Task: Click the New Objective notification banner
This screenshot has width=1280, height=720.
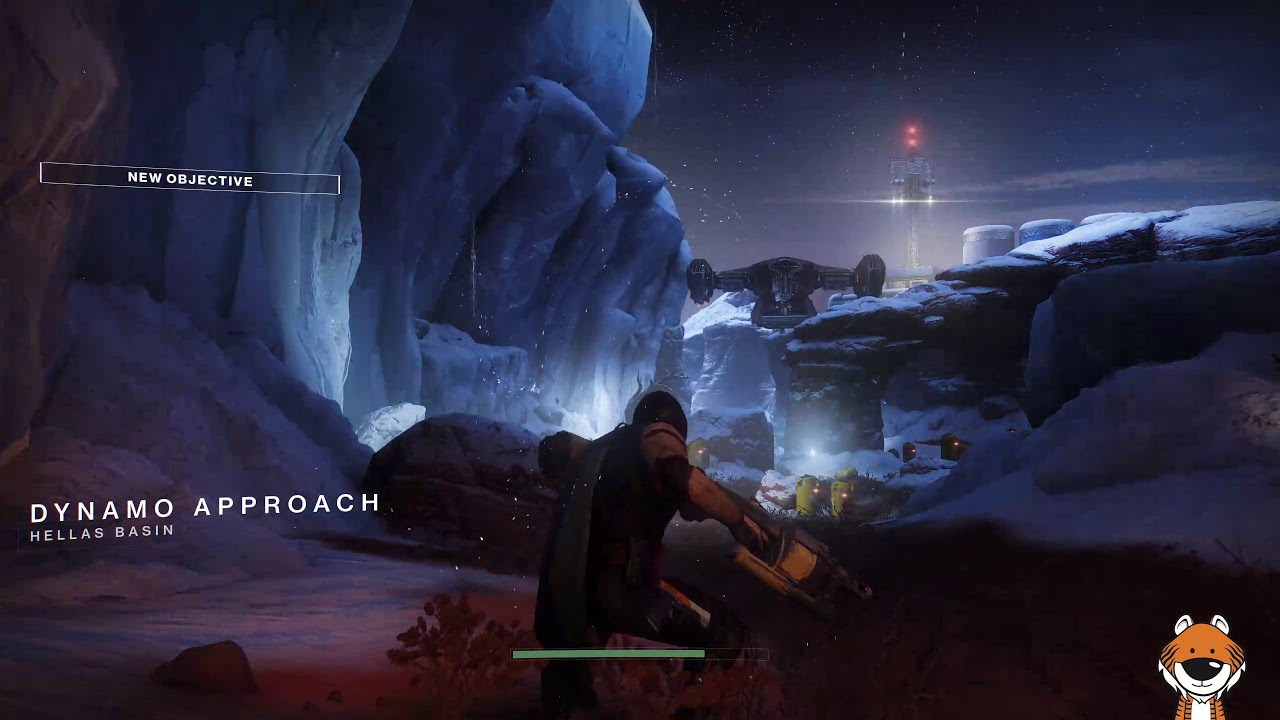Action: [x=190, y=179]
